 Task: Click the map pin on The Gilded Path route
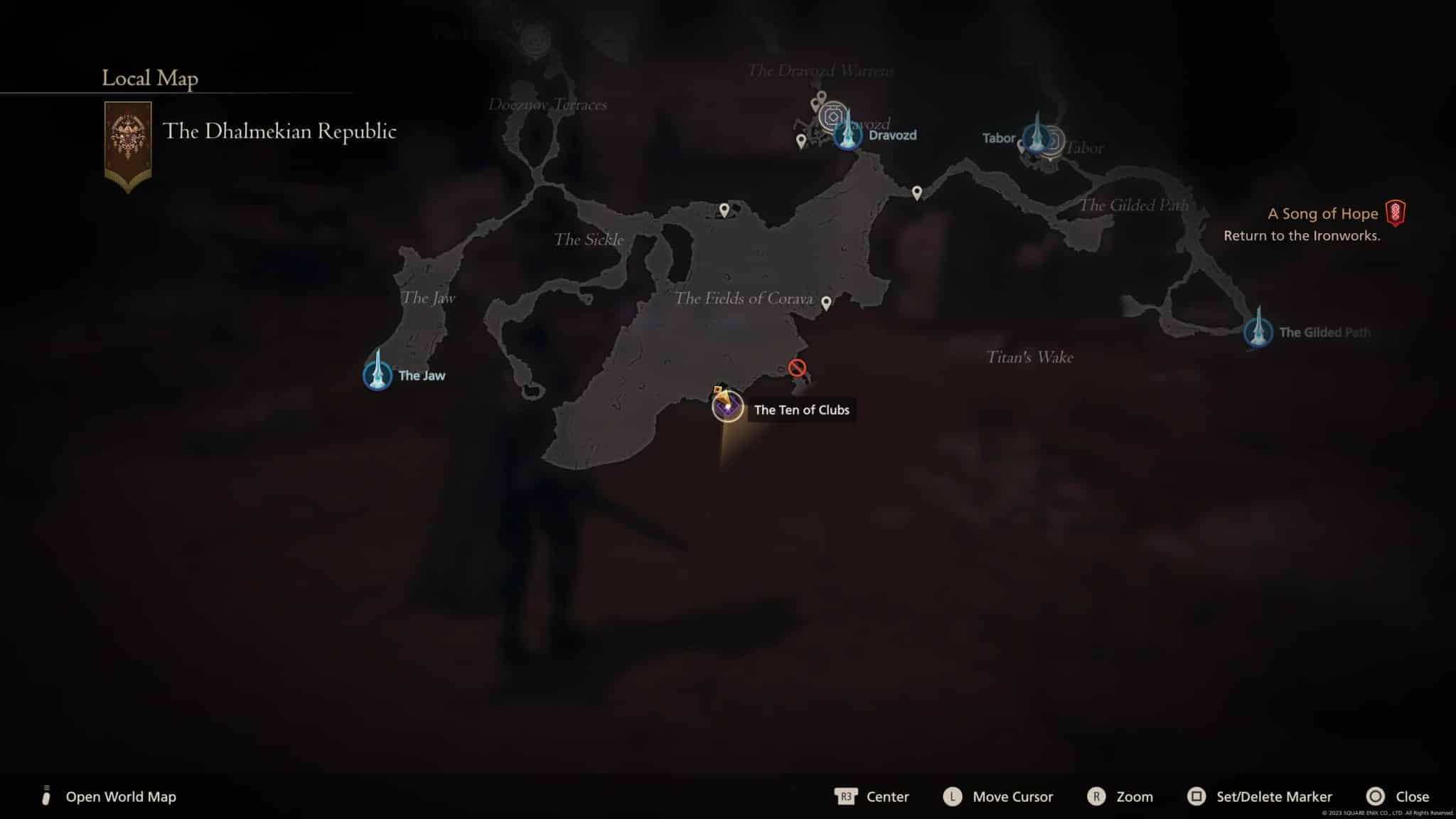[x=917, y=191]
